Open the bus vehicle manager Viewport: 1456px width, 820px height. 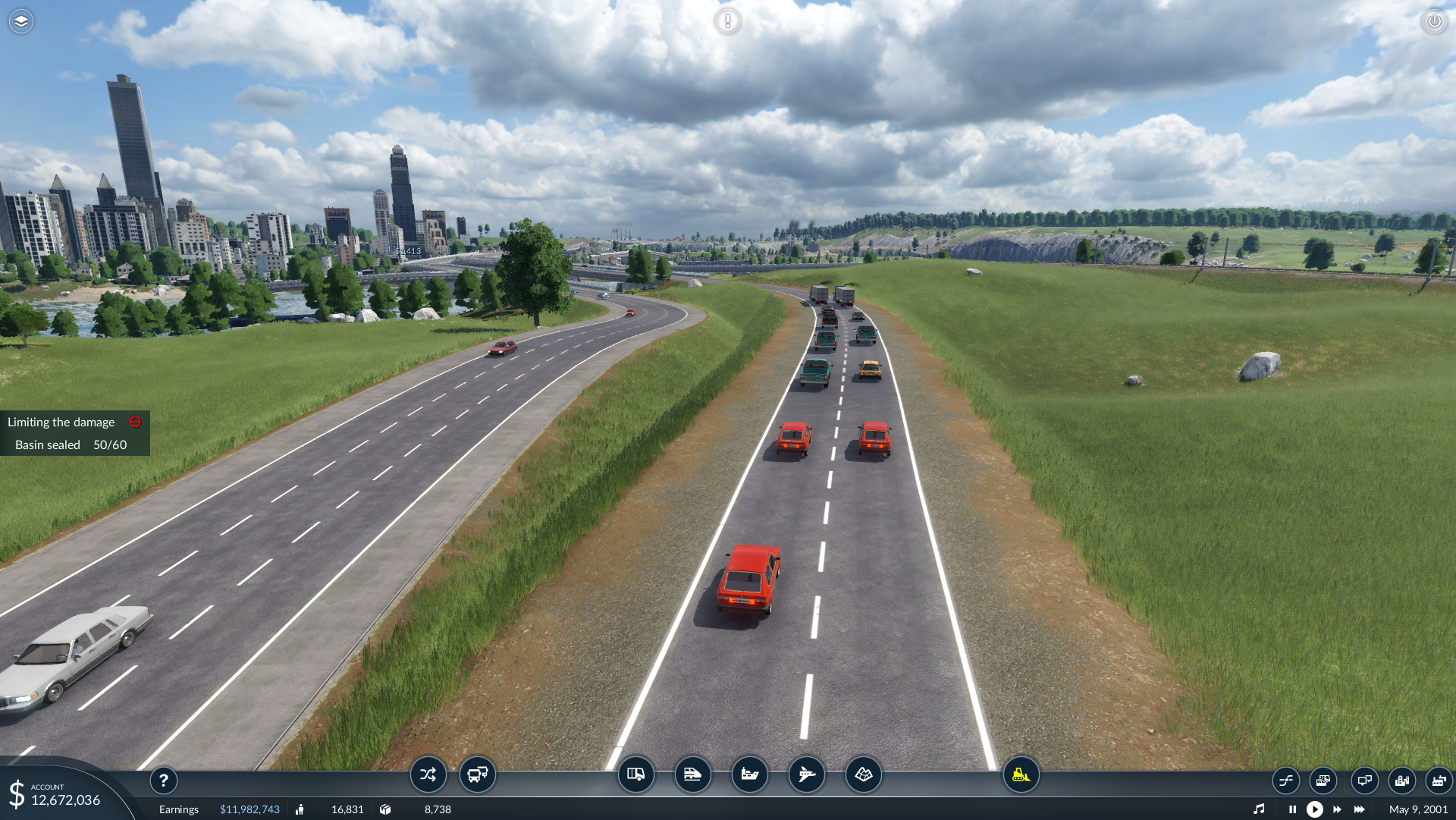pyautogui.click(x=478, y=774)
